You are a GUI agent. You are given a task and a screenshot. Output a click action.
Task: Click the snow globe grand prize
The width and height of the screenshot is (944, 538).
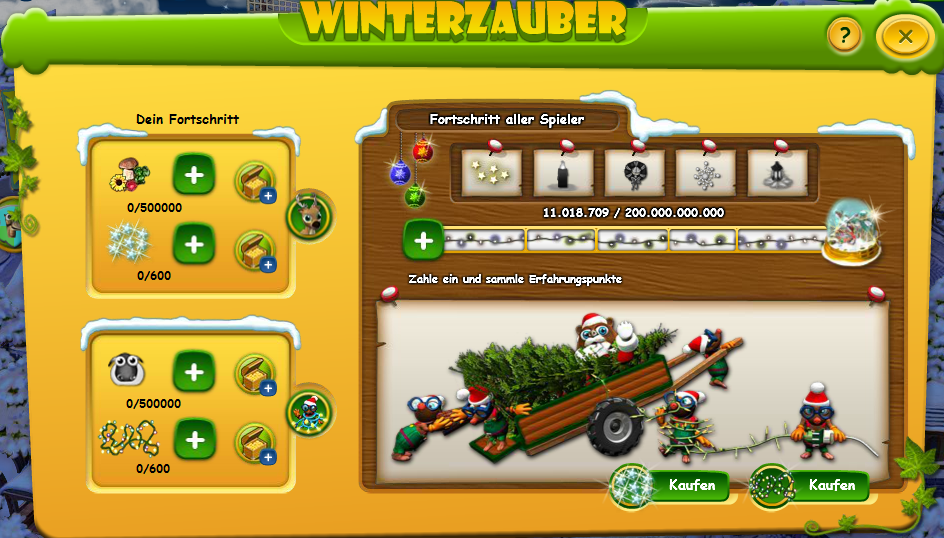pyautogui.click(x=851, y=232)
